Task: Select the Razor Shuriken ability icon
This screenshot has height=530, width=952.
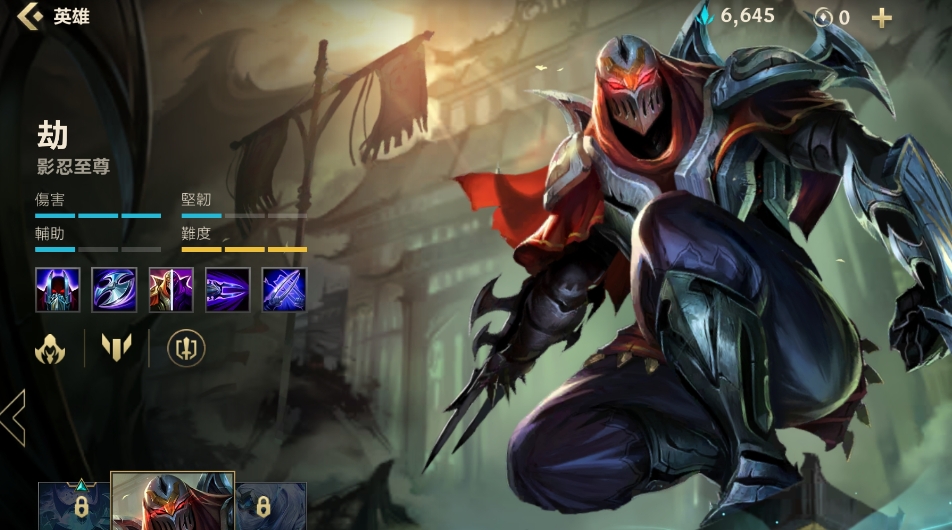Action: [x=114, y=289]
